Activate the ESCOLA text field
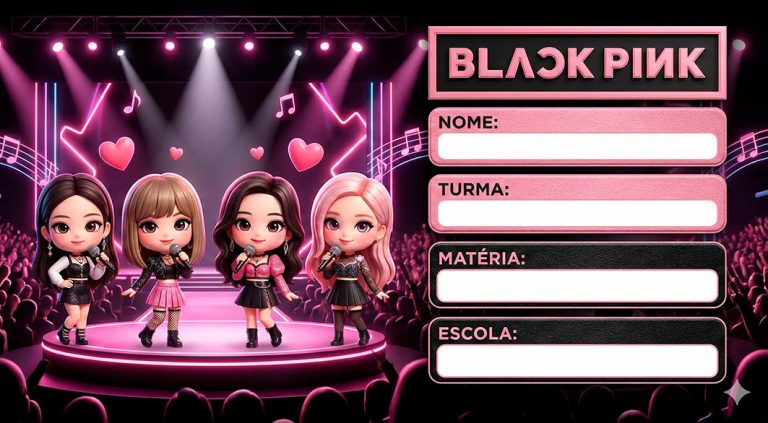Viewport: 768px width, 423px height. pyautogui.click(x=577, y=359)
